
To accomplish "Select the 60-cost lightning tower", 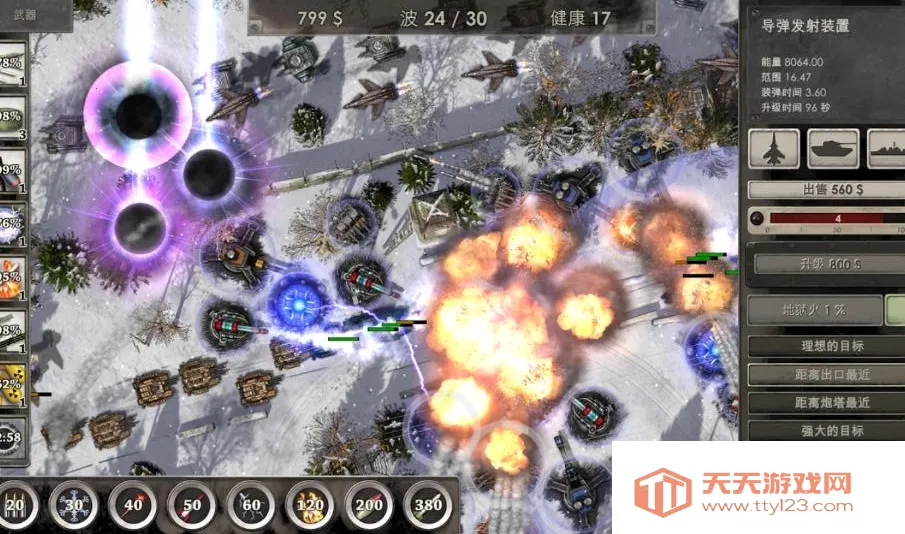I will 250,506.
